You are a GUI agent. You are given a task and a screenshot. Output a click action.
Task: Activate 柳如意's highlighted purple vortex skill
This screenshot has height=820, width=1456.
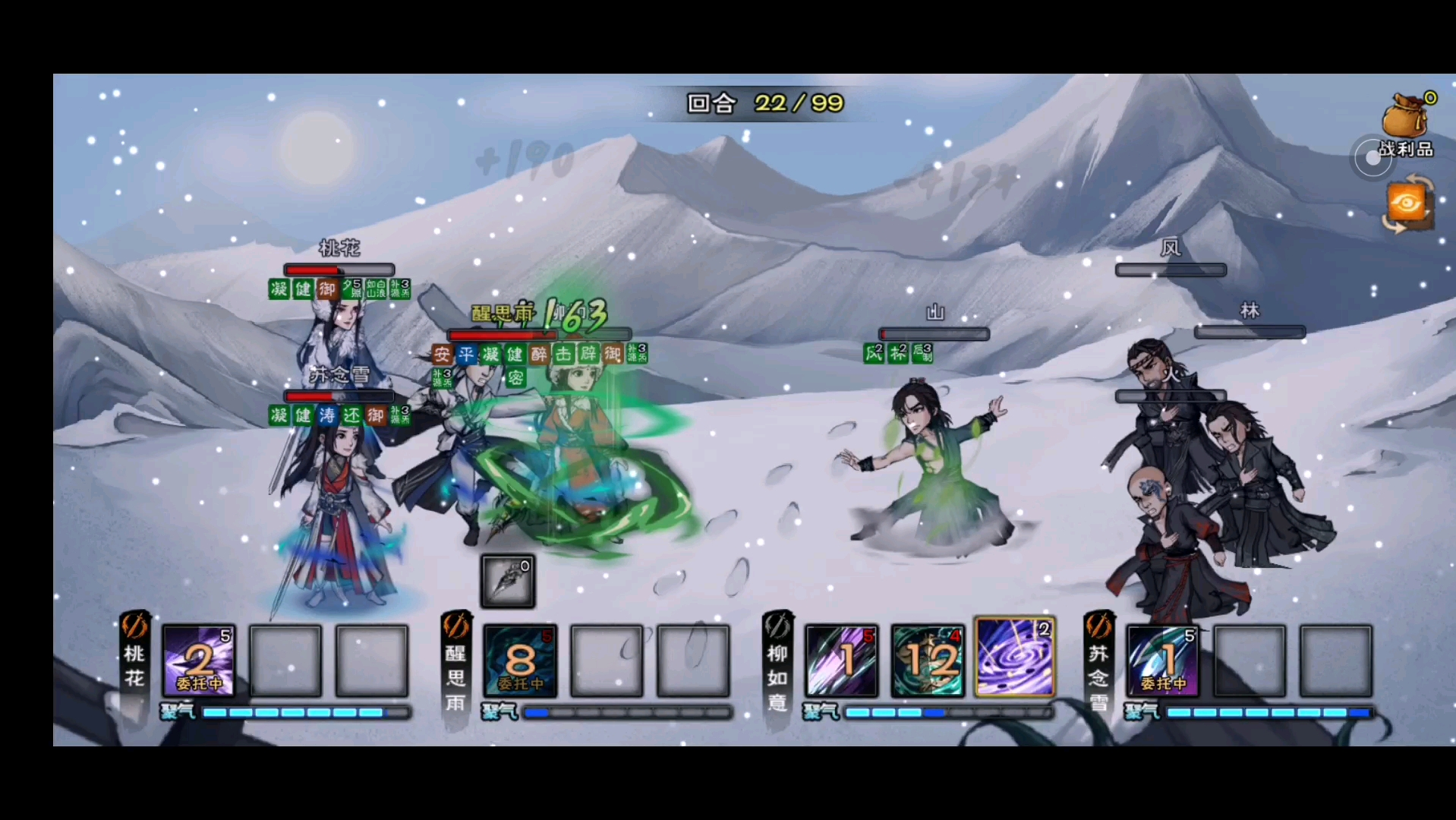[x=1015, y=658]
